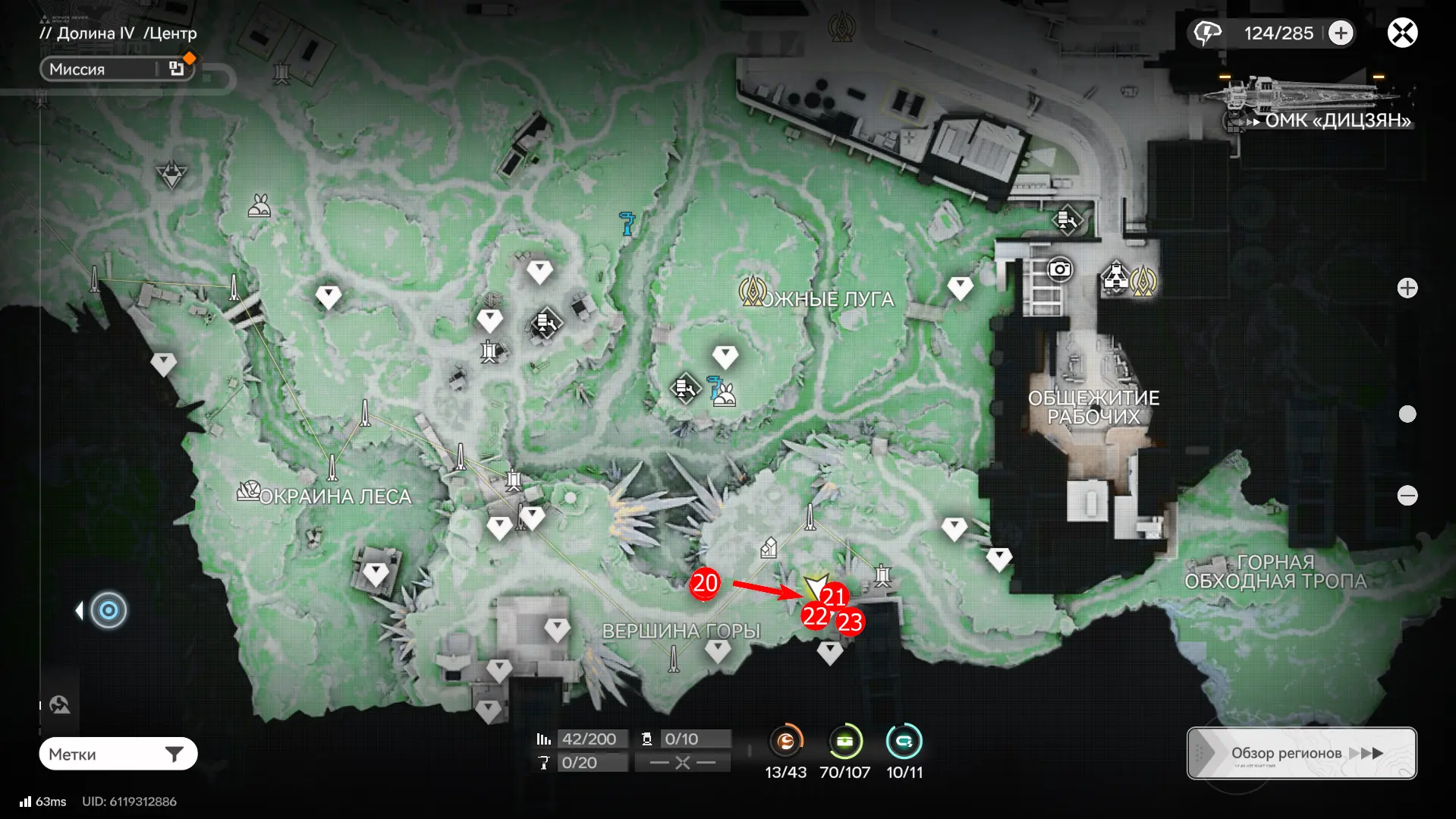Image resolution: width=1456 pixels, height=819 pixels.
Task: Select the camera marker on the map
Action: pos(1059,269)
